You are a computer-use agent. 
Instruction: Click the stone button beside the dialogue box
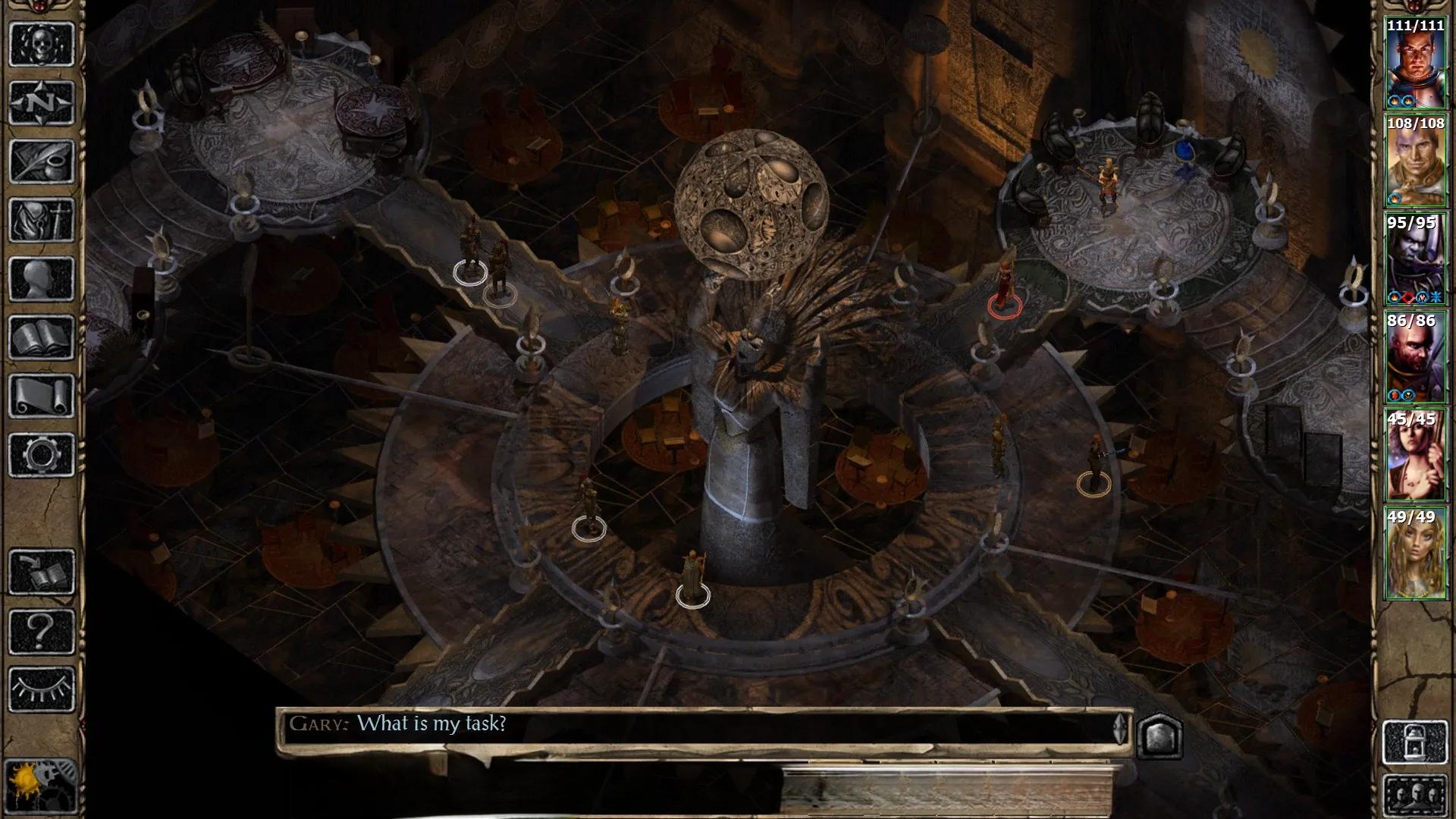[x=1159, y=734]
